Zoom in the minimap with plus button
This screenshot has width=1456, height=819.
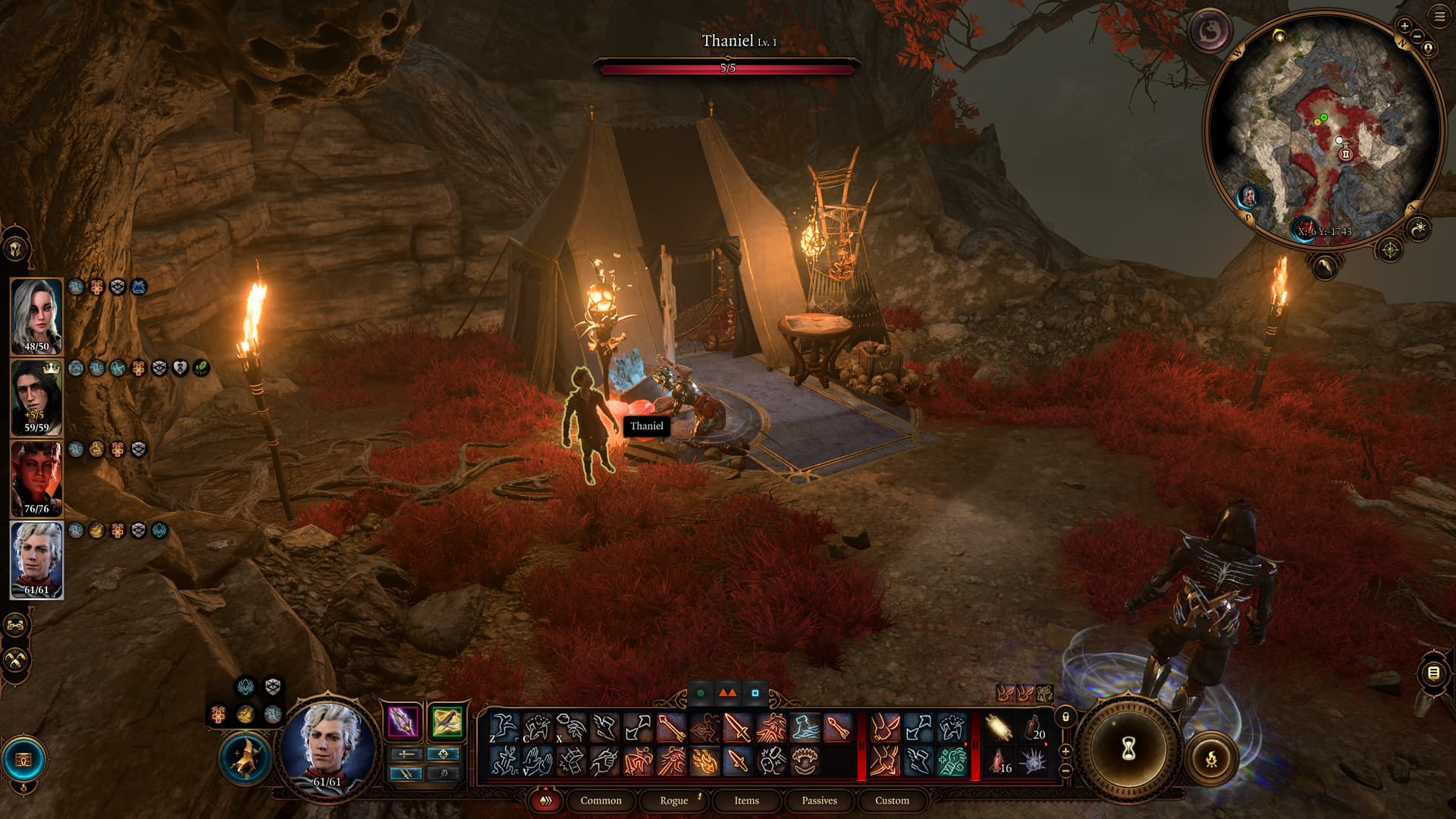[1404, 26]
